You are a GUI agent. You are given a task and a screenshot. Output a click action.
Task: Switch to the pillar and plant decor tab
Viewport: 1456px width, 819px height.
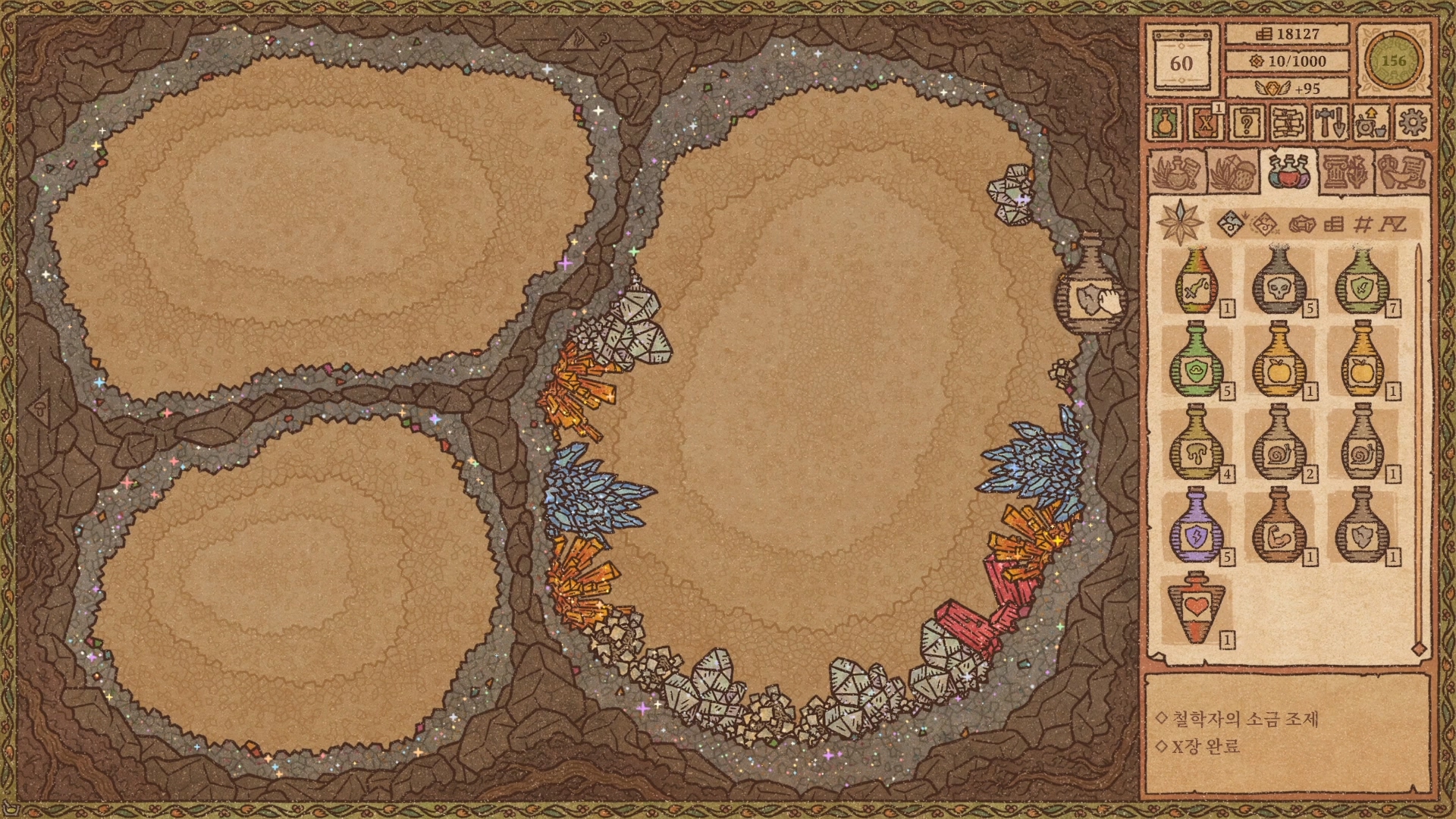pos(1345,172)
